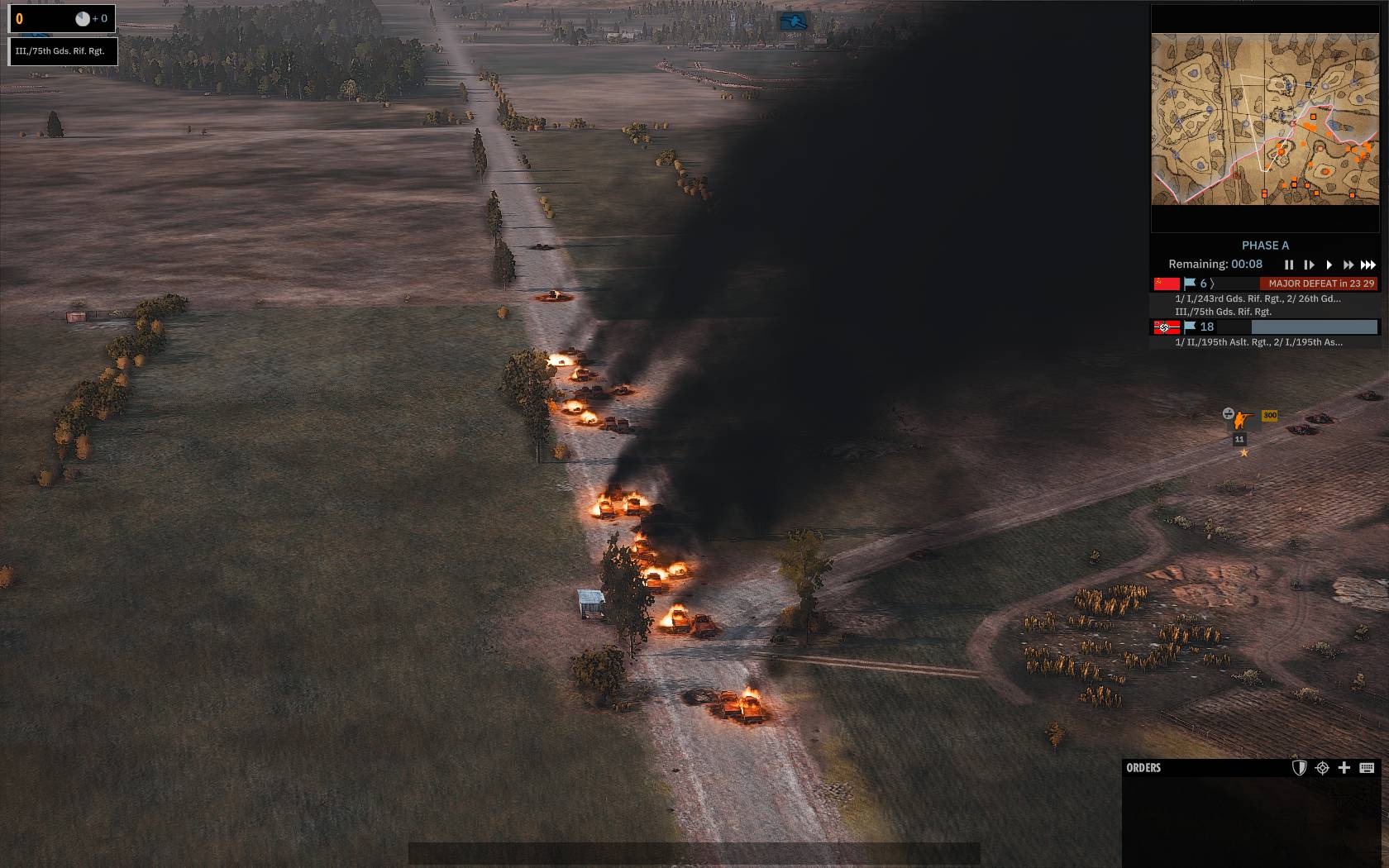Click the Soviet flag in the score panel
Image resolution: width=1389 pixels, height=868 pixels.
(x=1167, y=284)
